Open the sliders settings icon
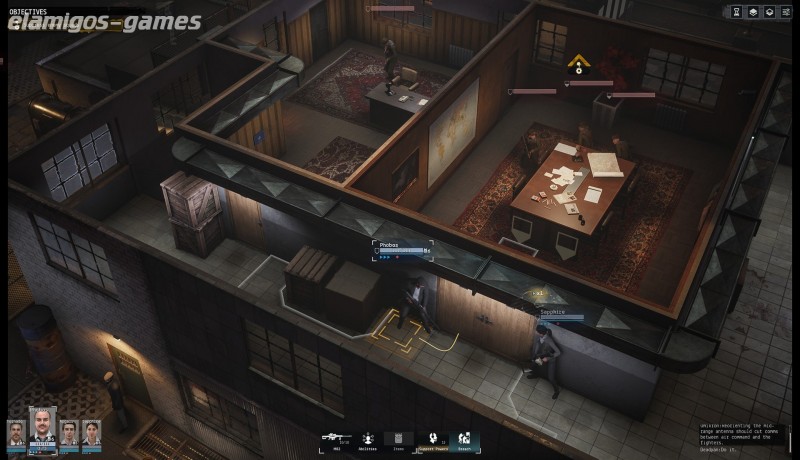 click(x=784, y=12)
